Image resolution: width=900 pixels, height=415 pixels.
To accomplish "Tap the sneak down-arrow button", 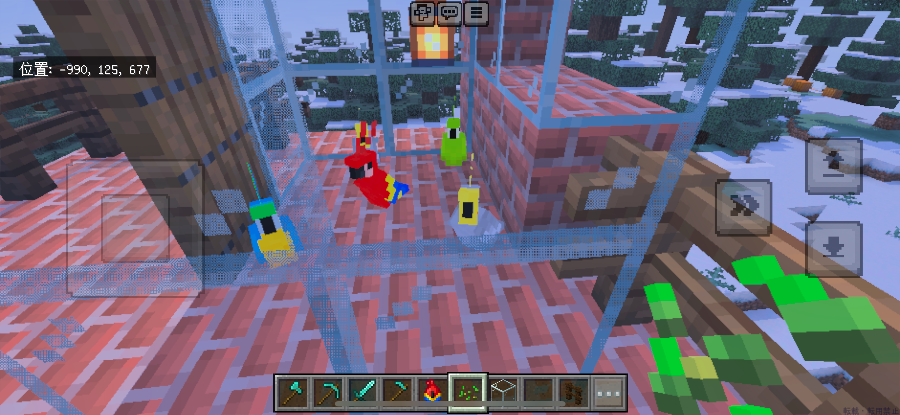I will [x=833, y=248].
